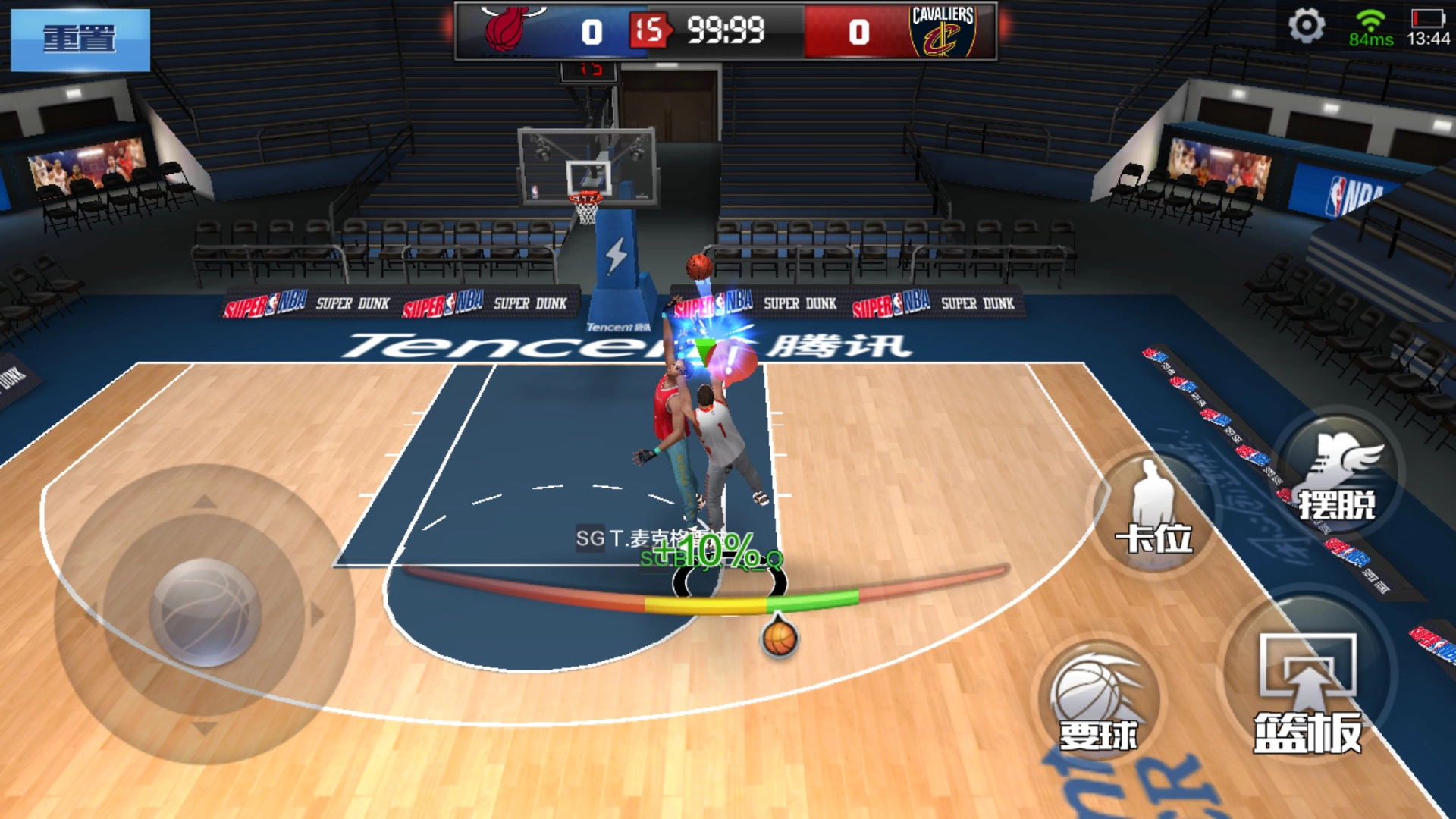1456x819 pixels.
Task: Open the gear settings icon
Action: click(1306, 27)
